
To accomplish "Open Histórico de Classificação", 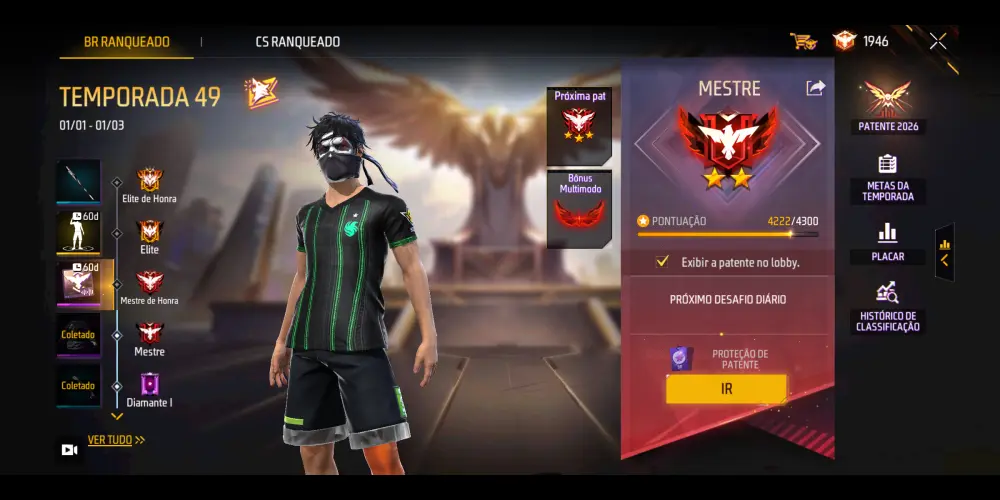I will coord(887,307).
